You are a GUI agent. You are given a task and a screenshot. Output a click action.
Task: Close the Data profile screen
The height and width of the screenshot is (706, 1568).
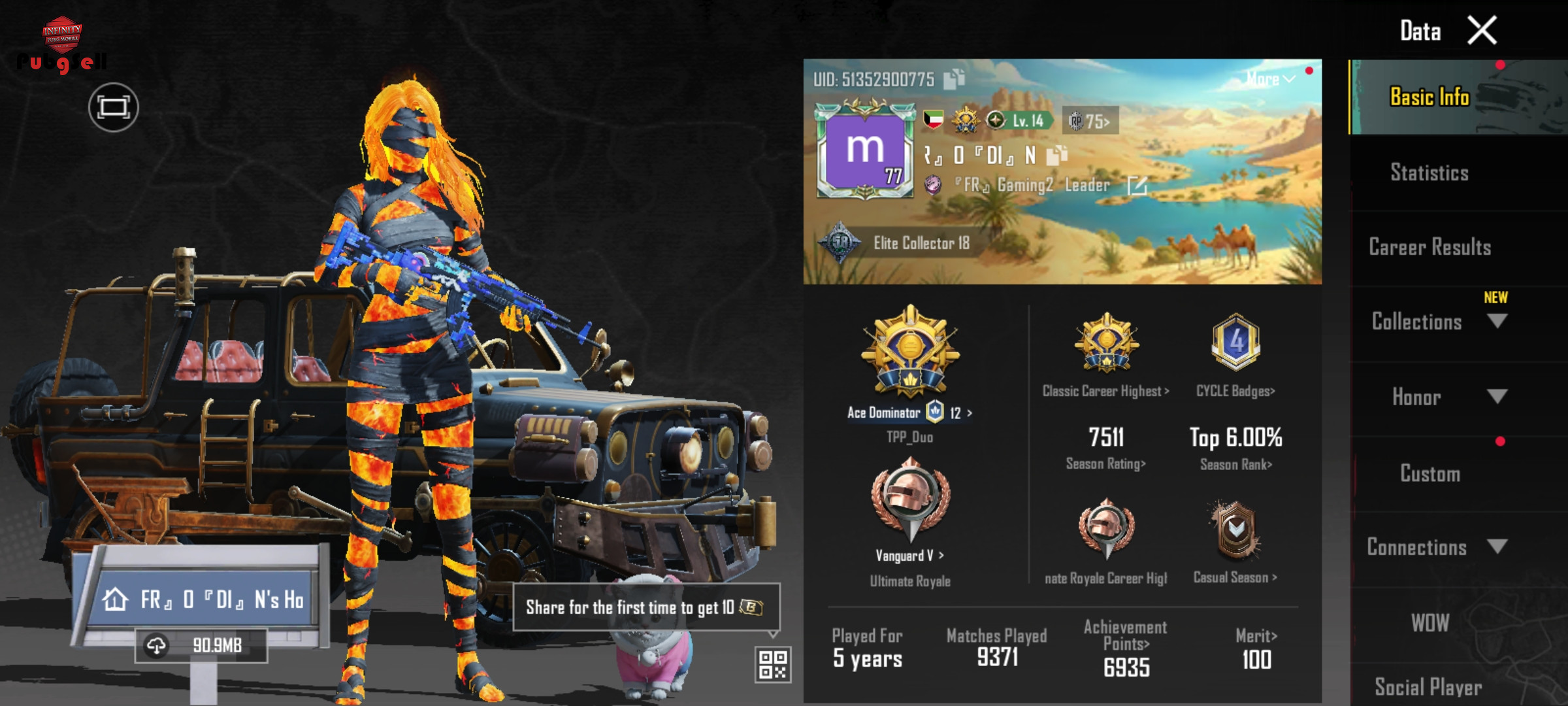[1481, 31]
